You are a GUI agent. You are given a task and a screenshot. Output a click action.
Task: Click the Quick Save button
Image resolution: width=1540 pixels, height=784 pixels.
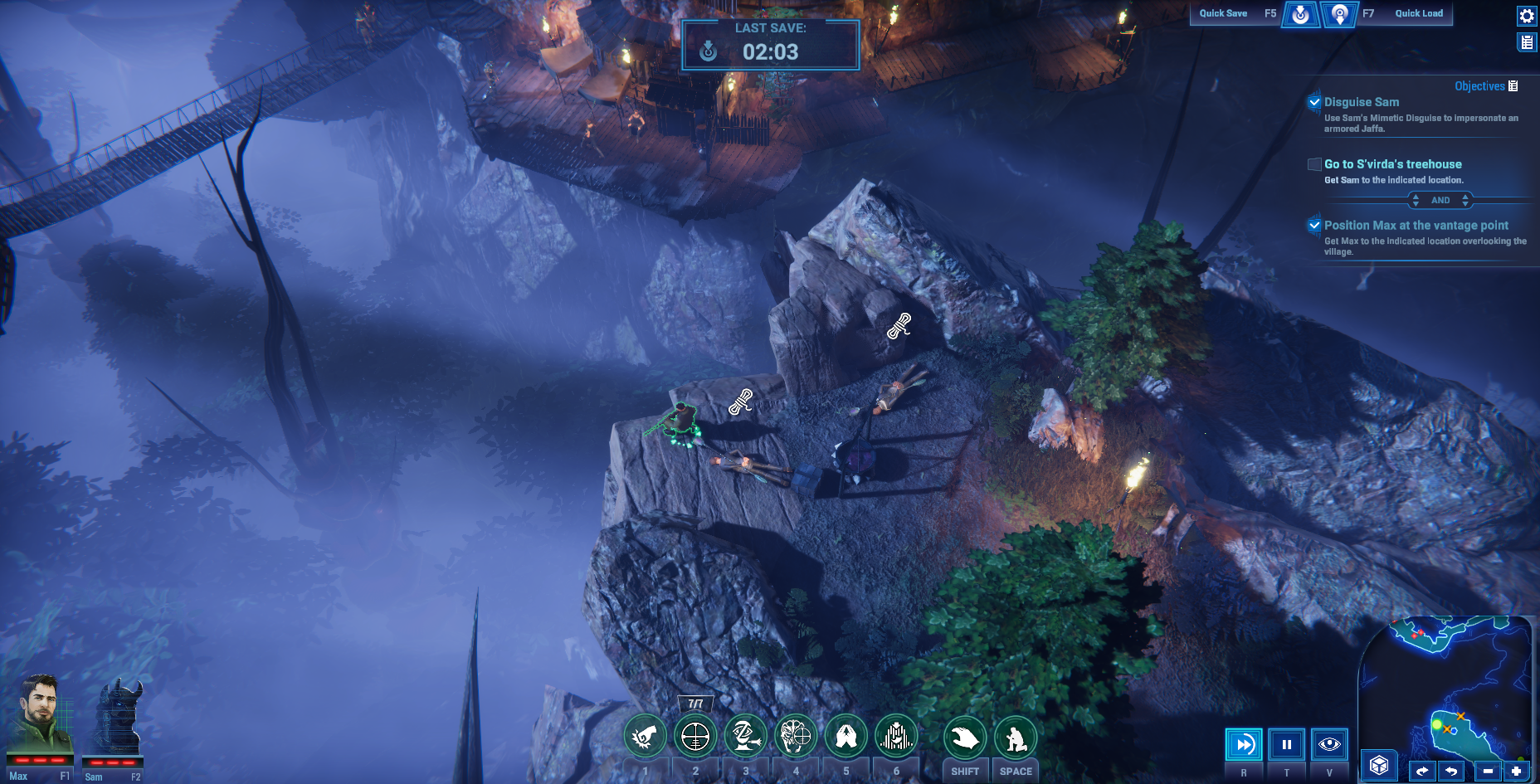[1300, 14]
